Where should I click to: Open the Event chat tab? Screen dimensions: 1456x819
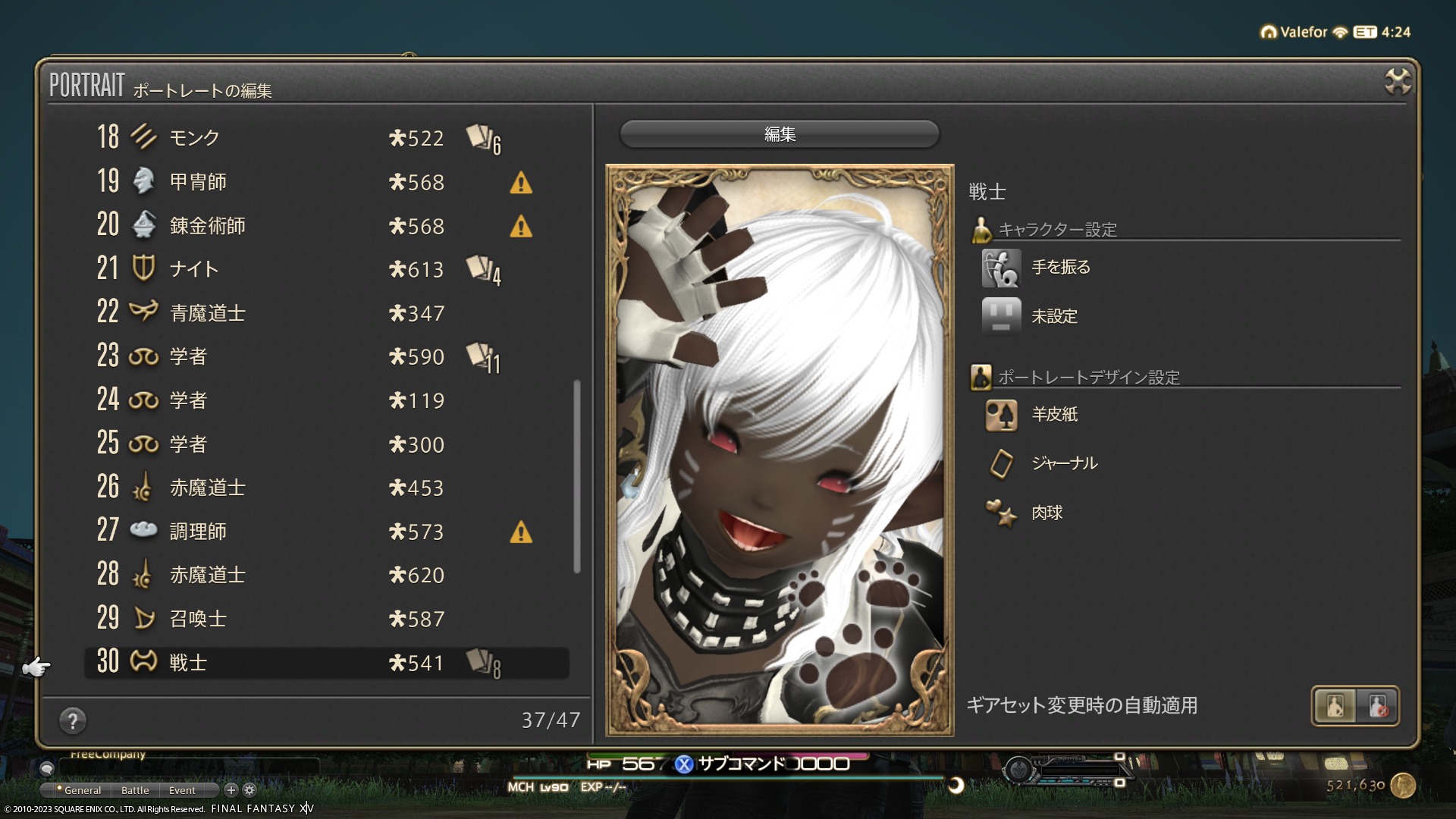(182, 790)
